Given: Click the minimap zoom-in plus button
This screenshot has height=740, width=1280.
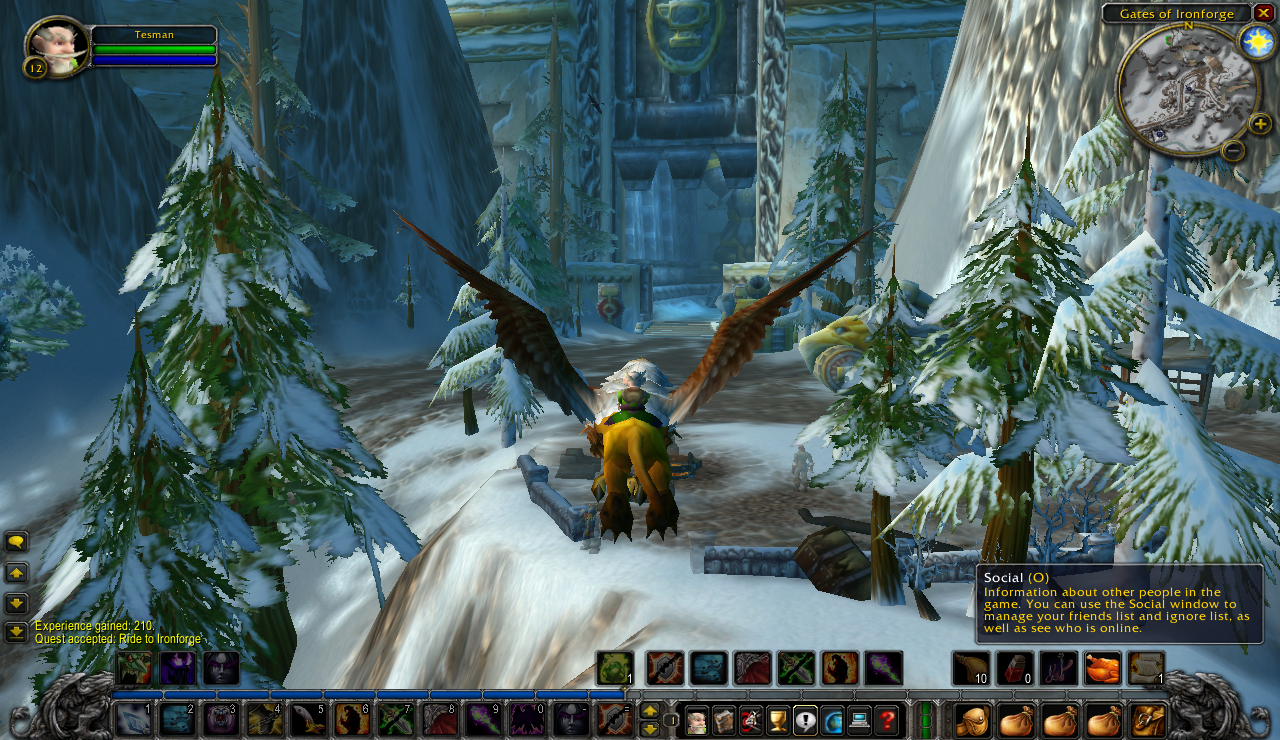Looking at the screenshot, I should (1260, 124).
